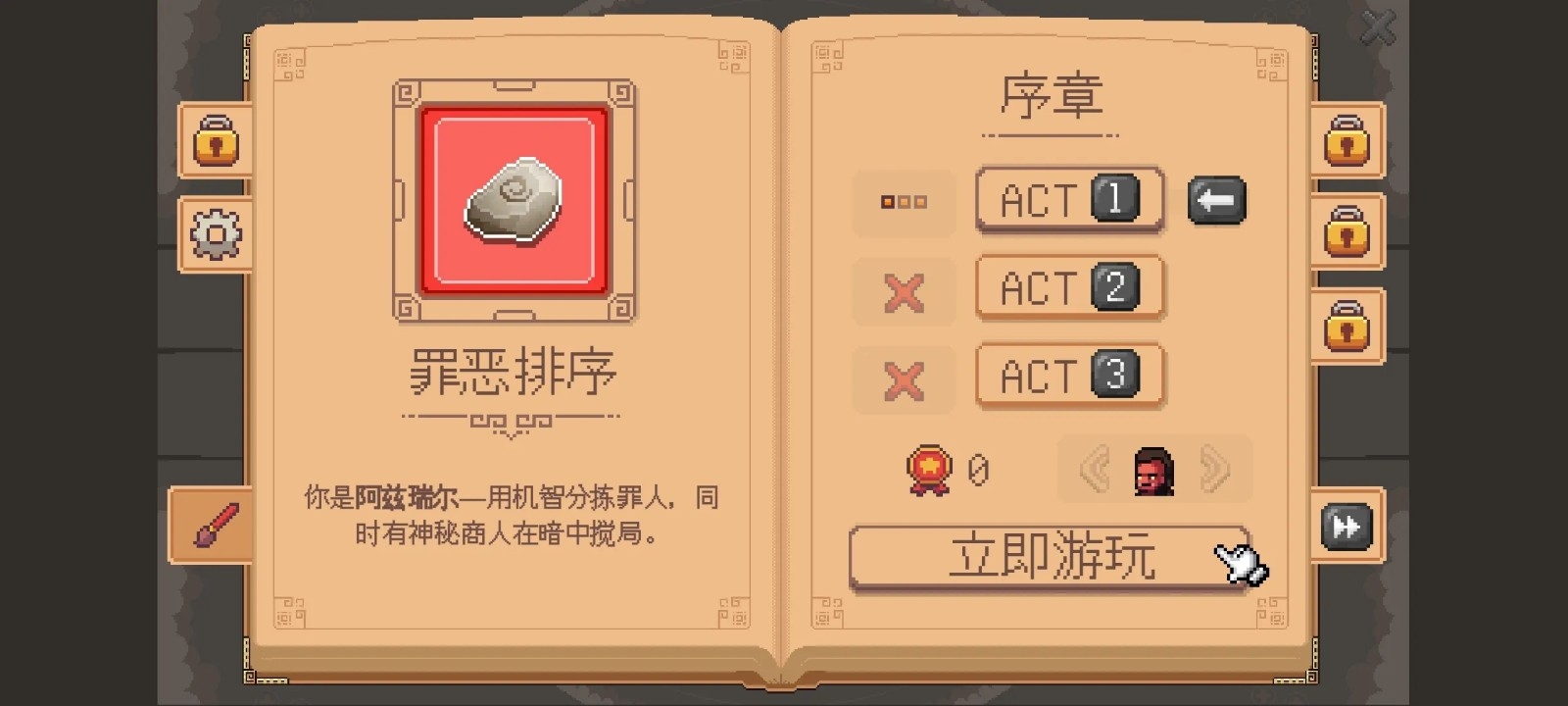Click the fast-forward icon at bottom right
1568x706 pixels.
[x=1347, y=527]
